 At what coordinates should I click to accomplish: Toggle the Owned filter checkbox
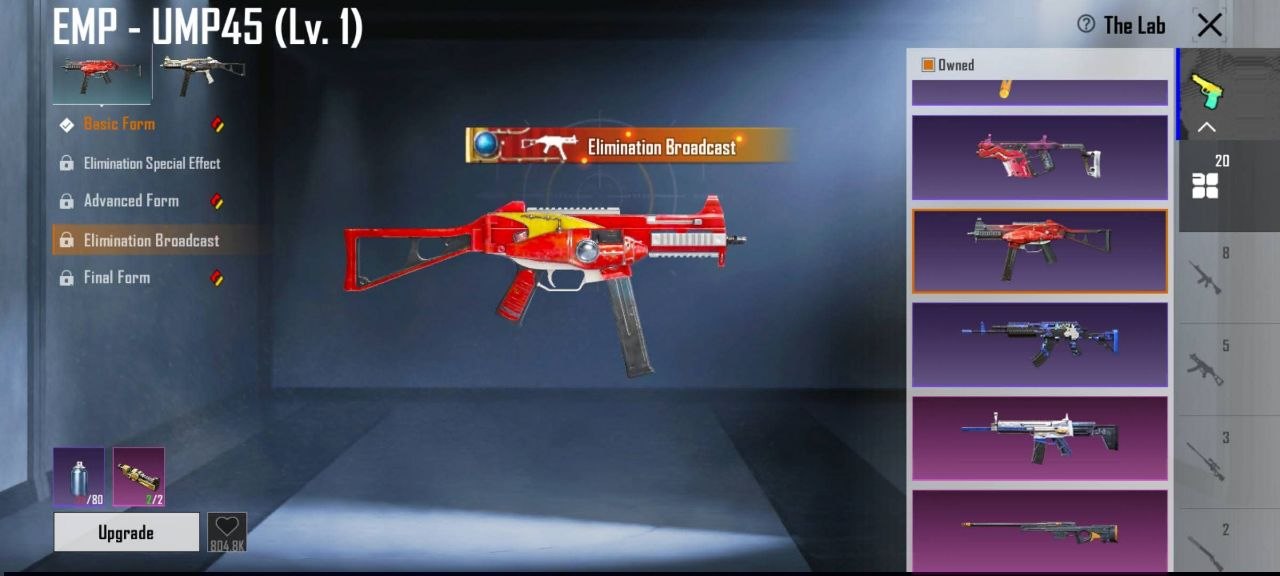tap(928, 65)
